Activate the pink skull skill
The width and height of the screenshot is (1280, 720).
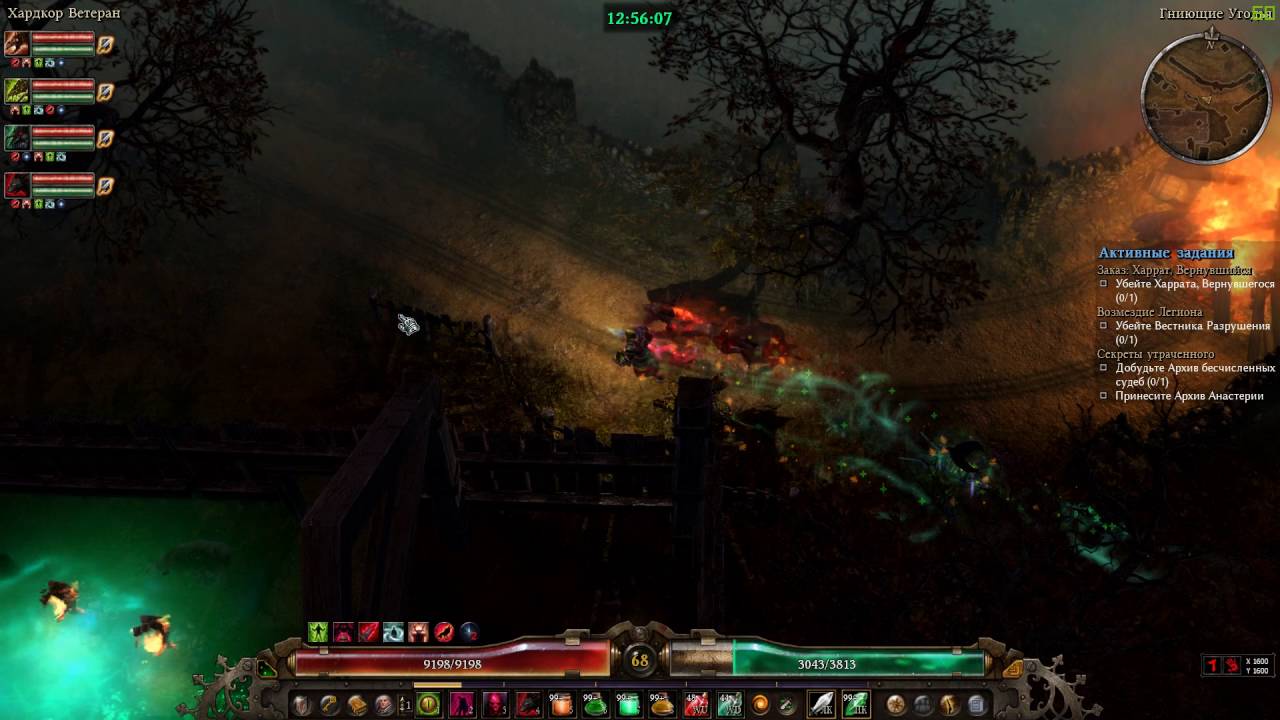[x=495, y=705]
